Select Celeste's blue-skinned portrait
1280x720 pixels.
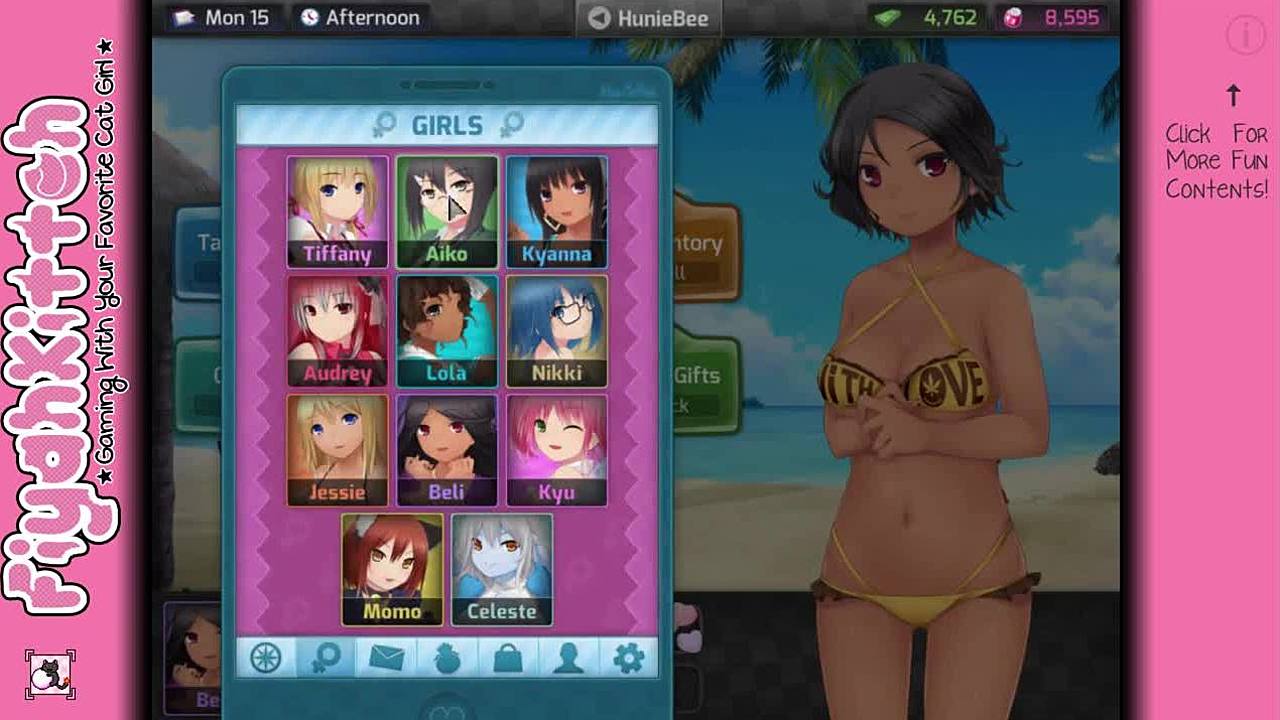coord(501,569)
